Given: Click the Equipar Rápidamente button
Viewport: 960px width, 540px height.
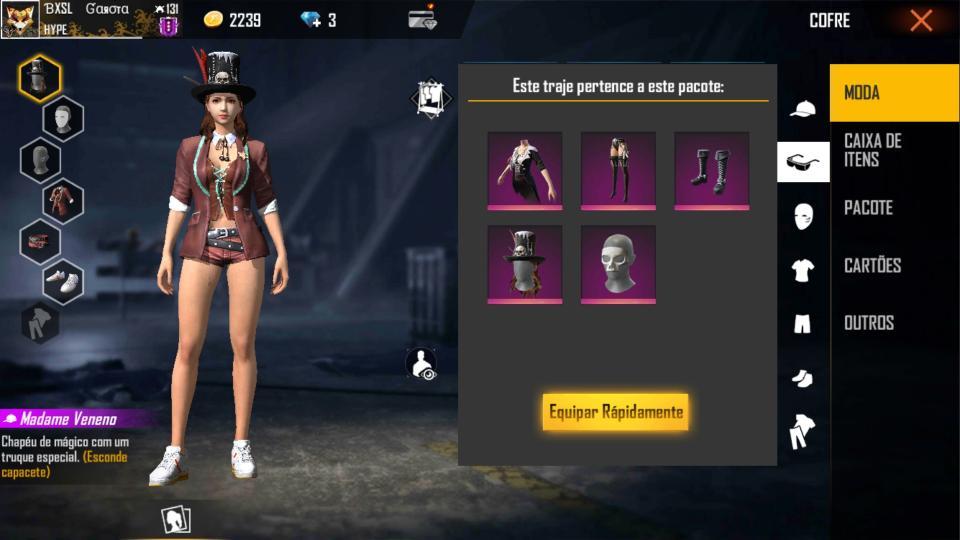Looking at the screenshot, I should point(615,412).
